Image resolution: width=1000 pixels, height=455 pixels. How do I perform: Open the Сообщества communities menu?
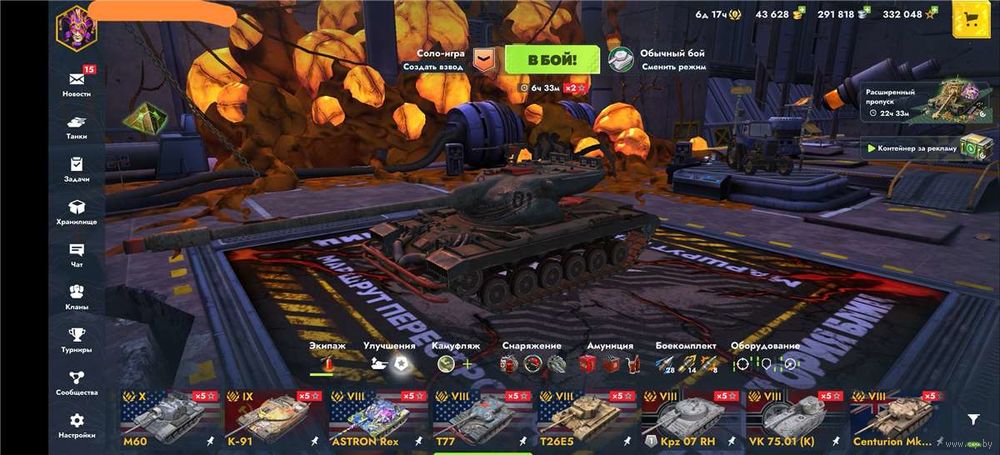pos(76,382)
